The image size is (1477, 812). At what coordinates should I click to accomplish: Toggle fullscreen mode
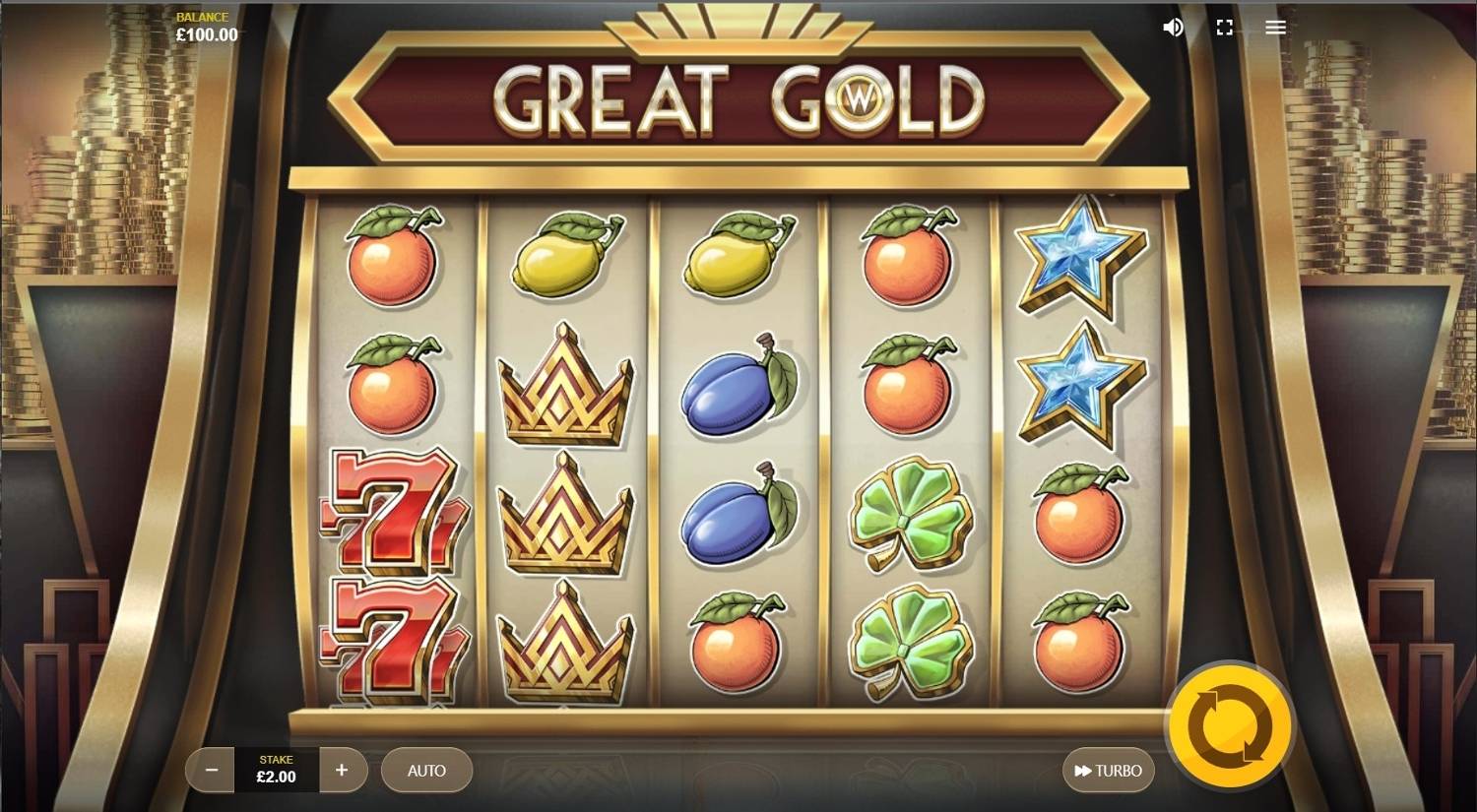(1224, 27)
